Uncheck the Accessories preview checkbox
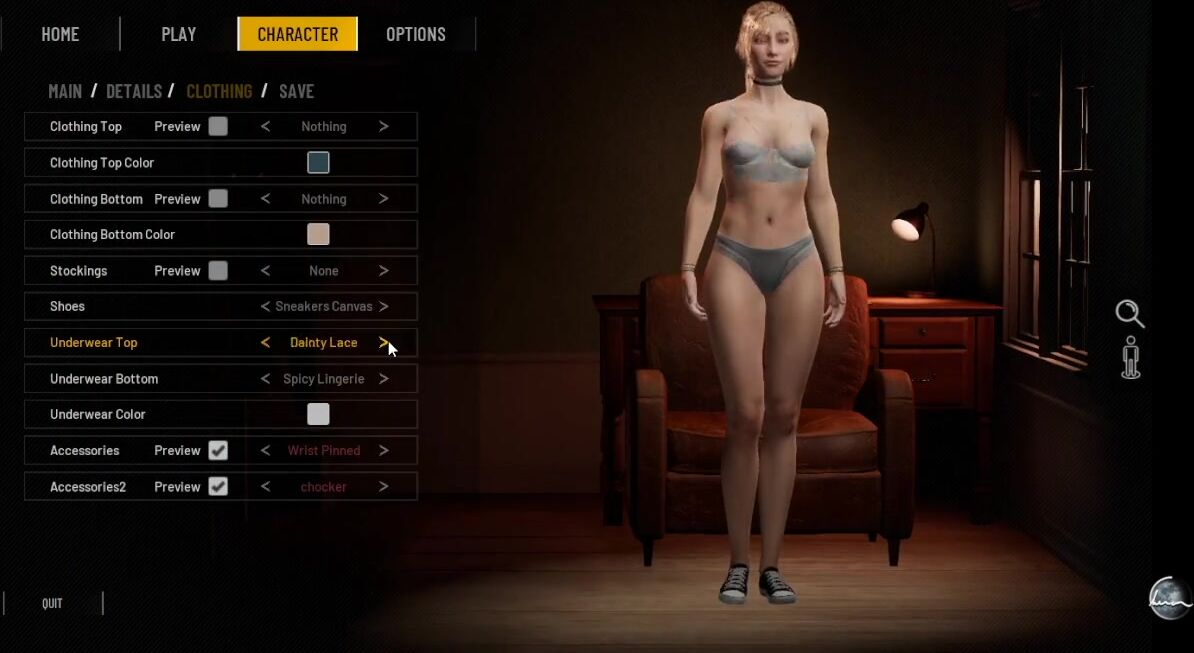The width and height of the screenshot is (1194, 653). coord(218,451)
